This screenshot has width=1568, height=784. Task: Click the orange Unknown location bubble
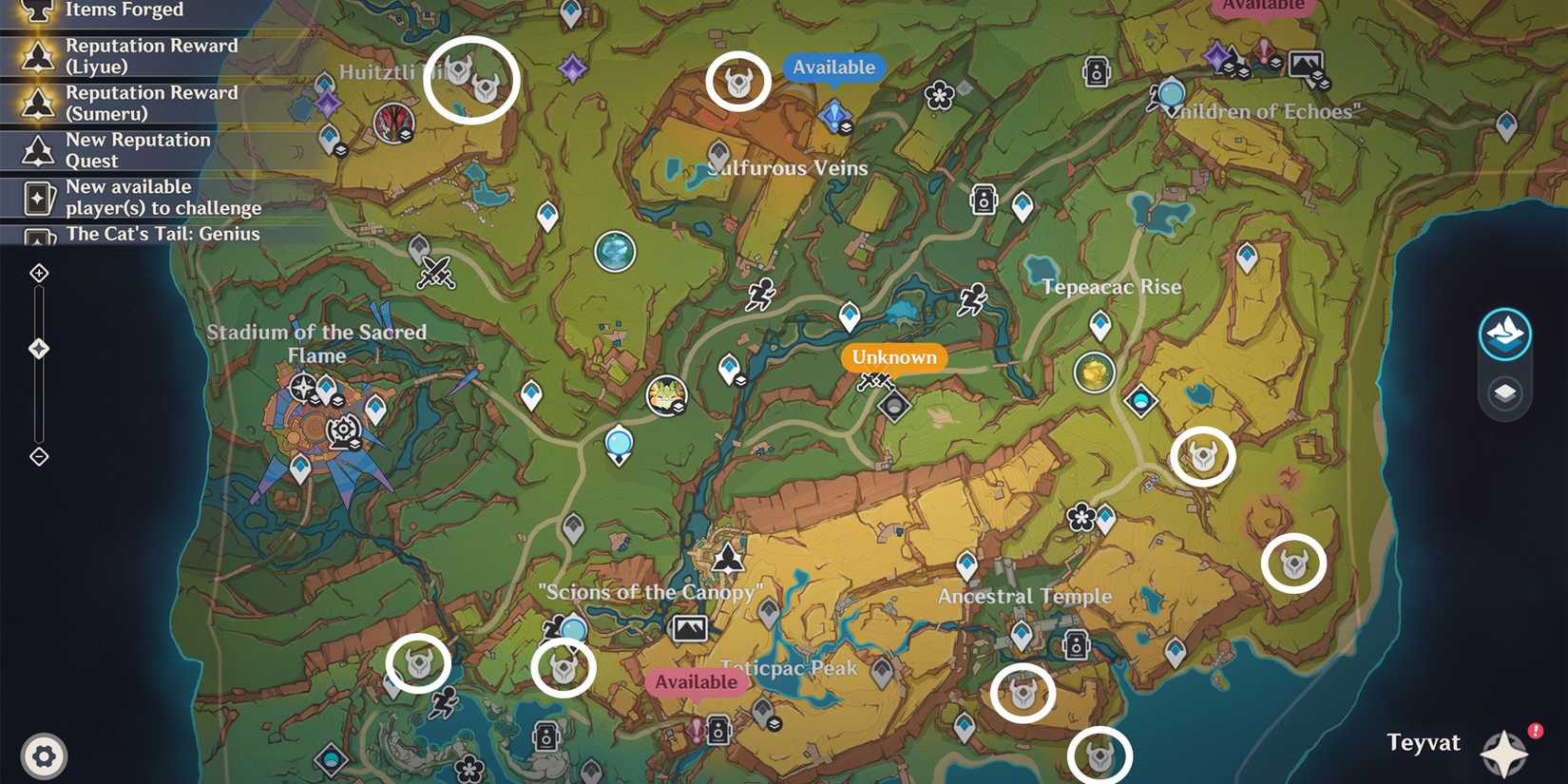892,357
